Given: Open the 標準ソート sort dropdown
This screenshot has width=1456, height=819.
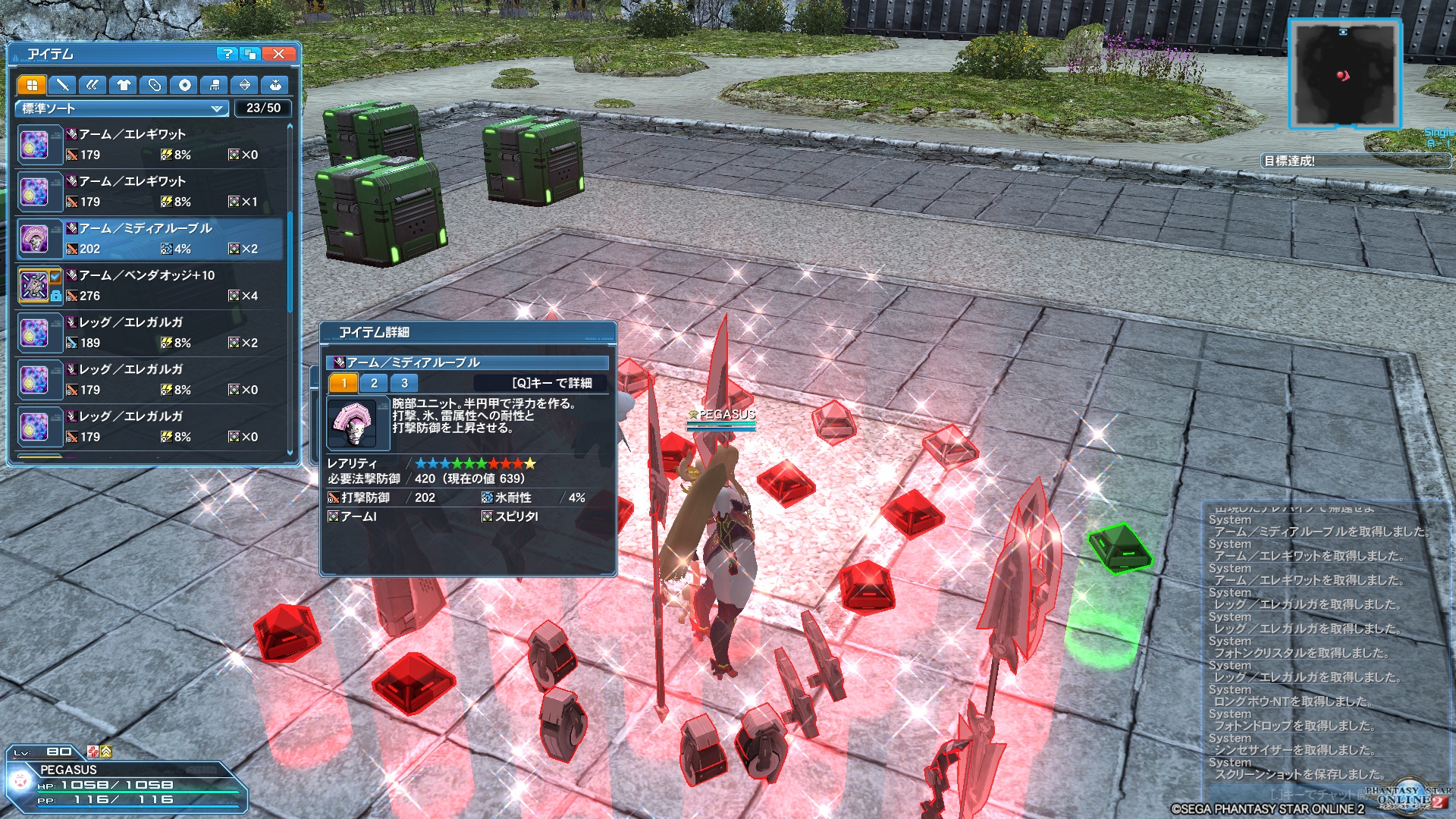Looking at the screenshot, I should (121, 108).
